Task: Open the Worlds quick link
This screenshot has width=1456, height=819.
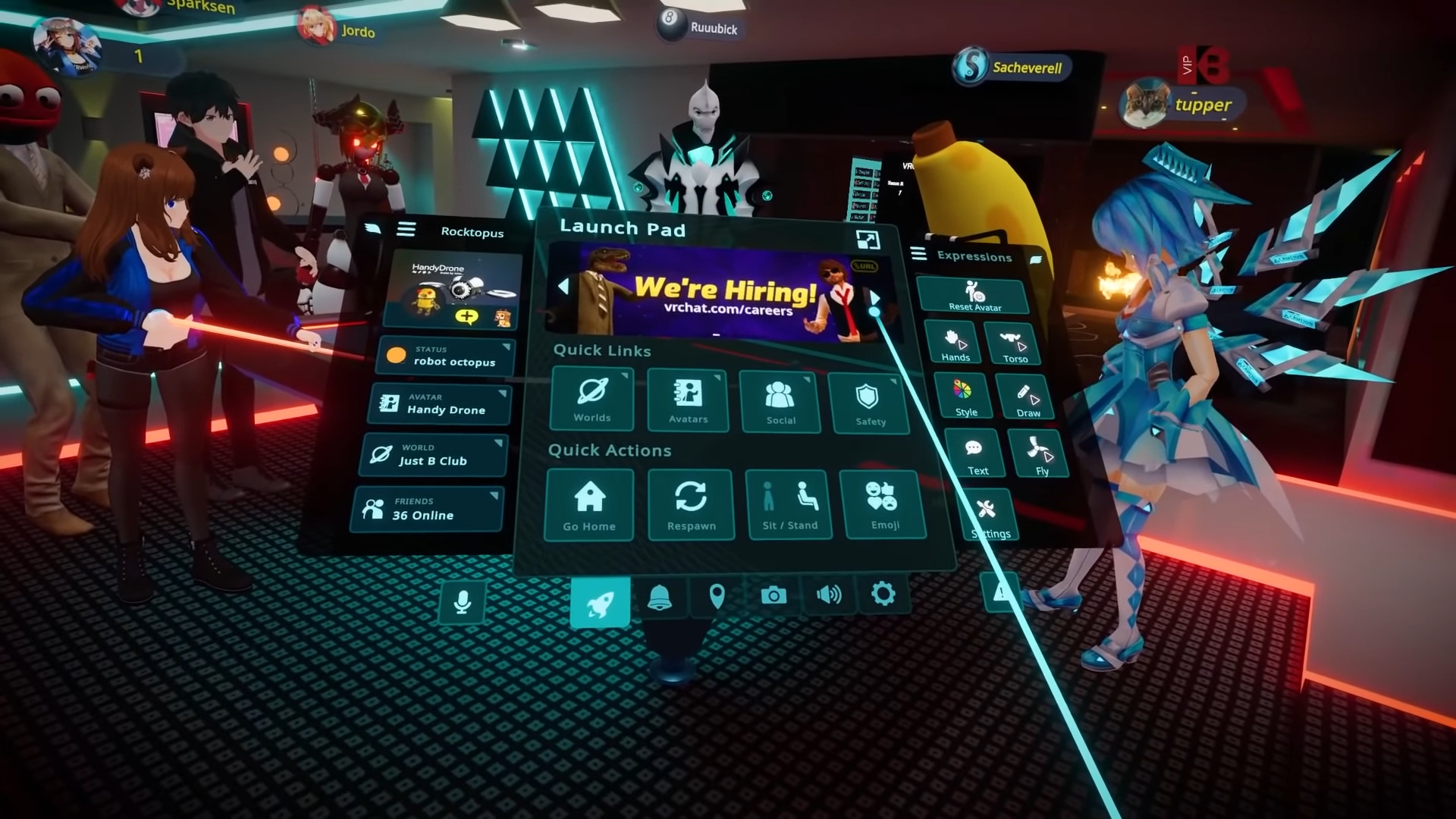Action: [x=592, y=399]
